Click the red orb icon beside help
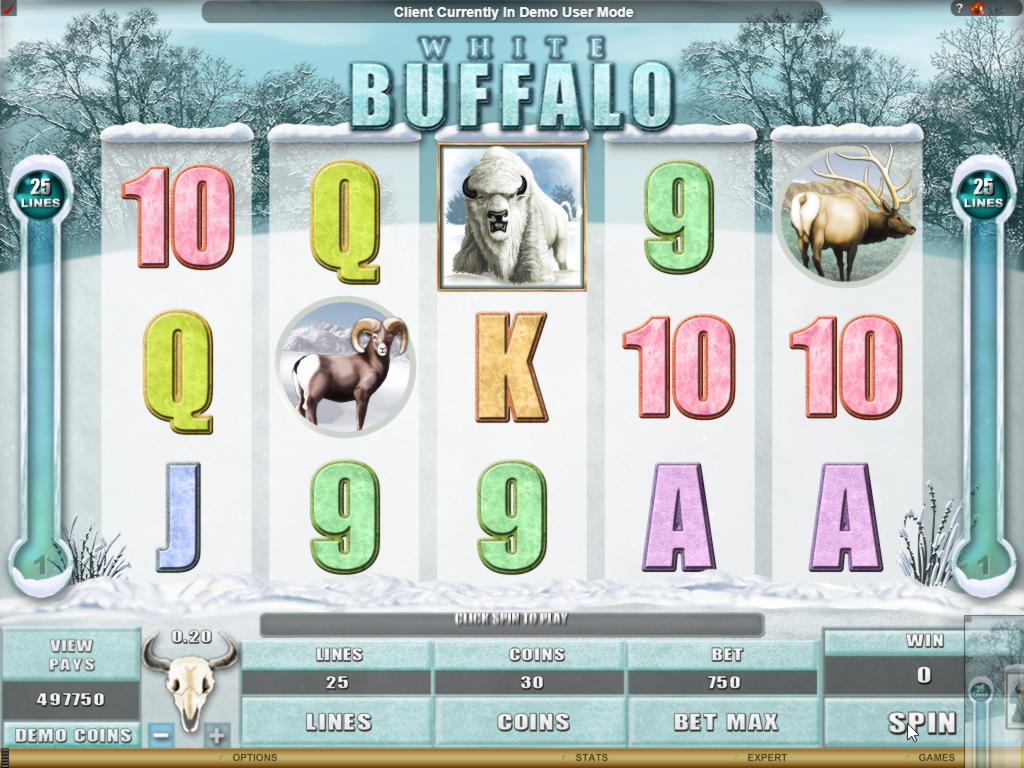 click(977, 8)
